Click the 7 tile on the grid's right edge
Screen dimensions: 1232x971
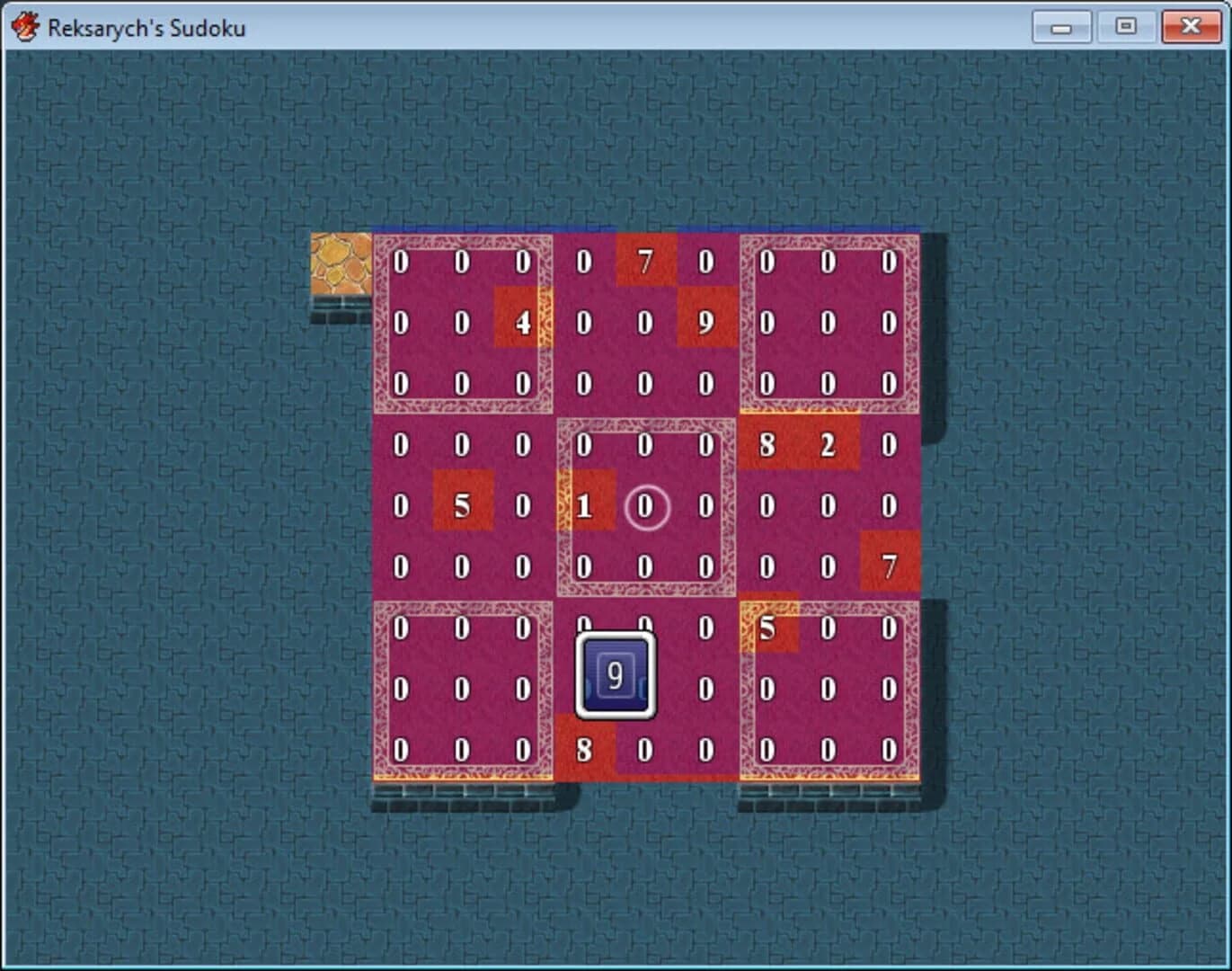889,566
